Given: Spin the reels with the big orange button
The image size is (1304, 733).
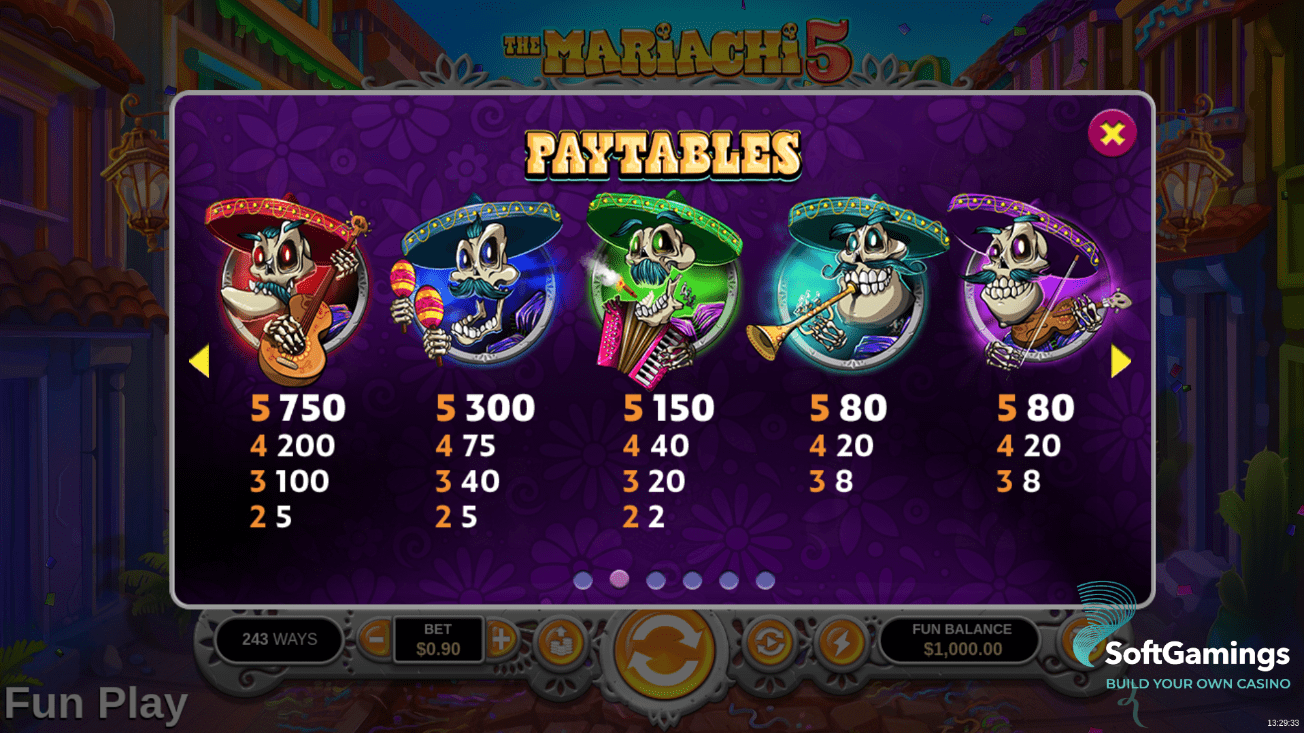Looking at the screenshot, I should pyautogui.click(x=663, y=651).
